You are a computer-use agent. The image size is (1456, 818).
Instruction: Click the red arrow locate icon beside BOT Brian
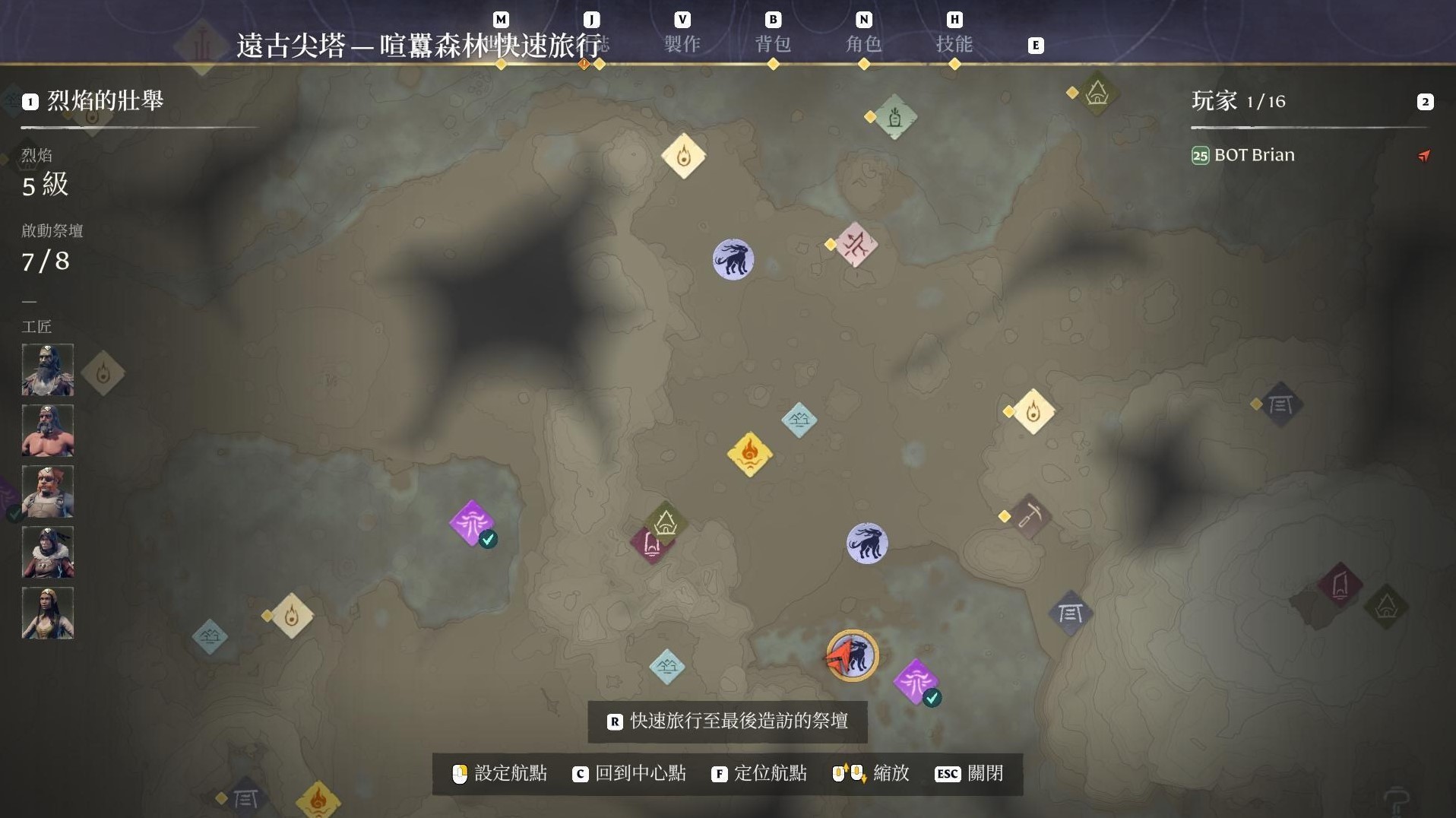pos(1426,156)
